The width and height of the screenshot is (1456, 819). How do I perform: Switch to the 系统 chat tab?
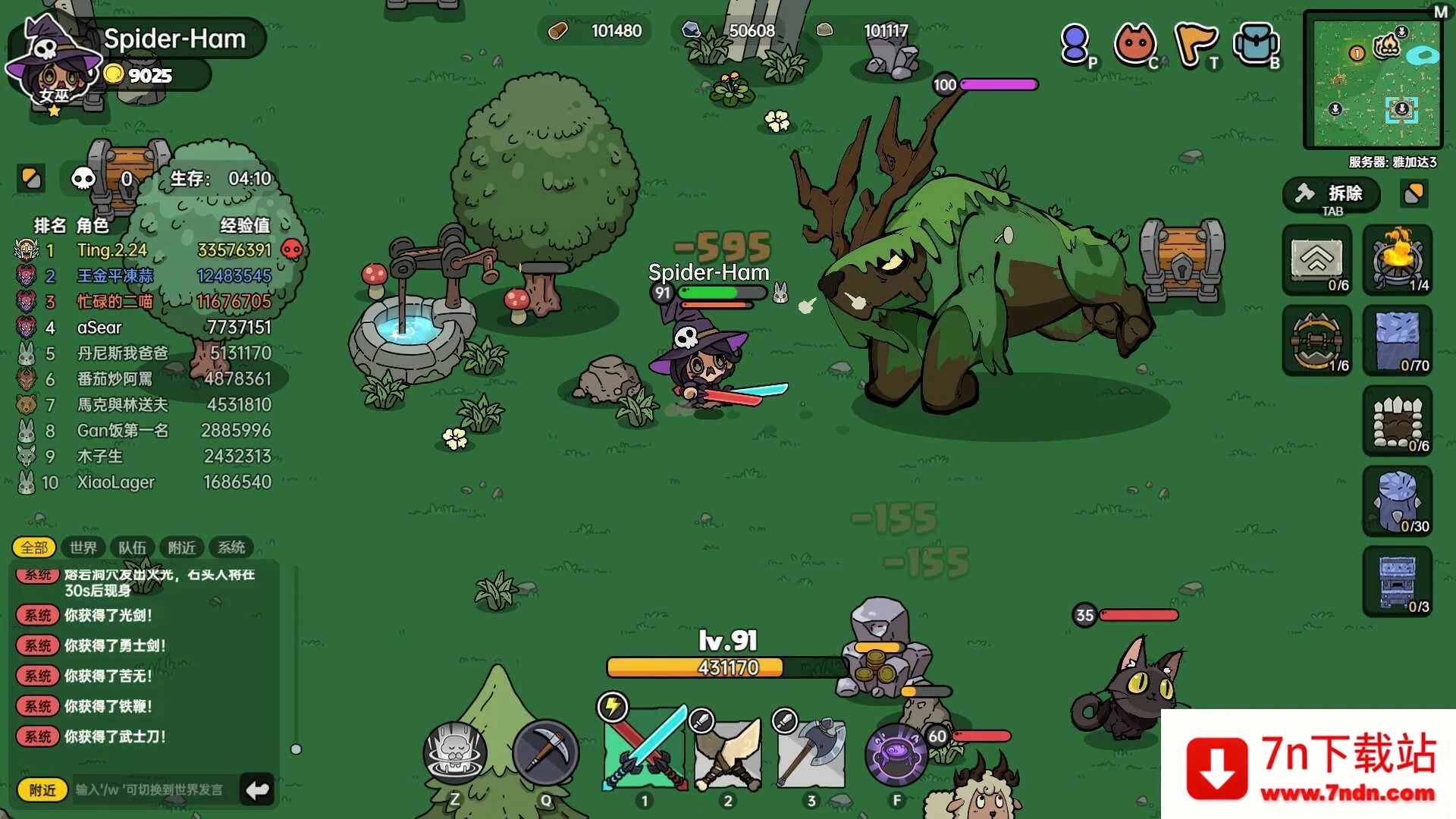click(x=230, y=547)
